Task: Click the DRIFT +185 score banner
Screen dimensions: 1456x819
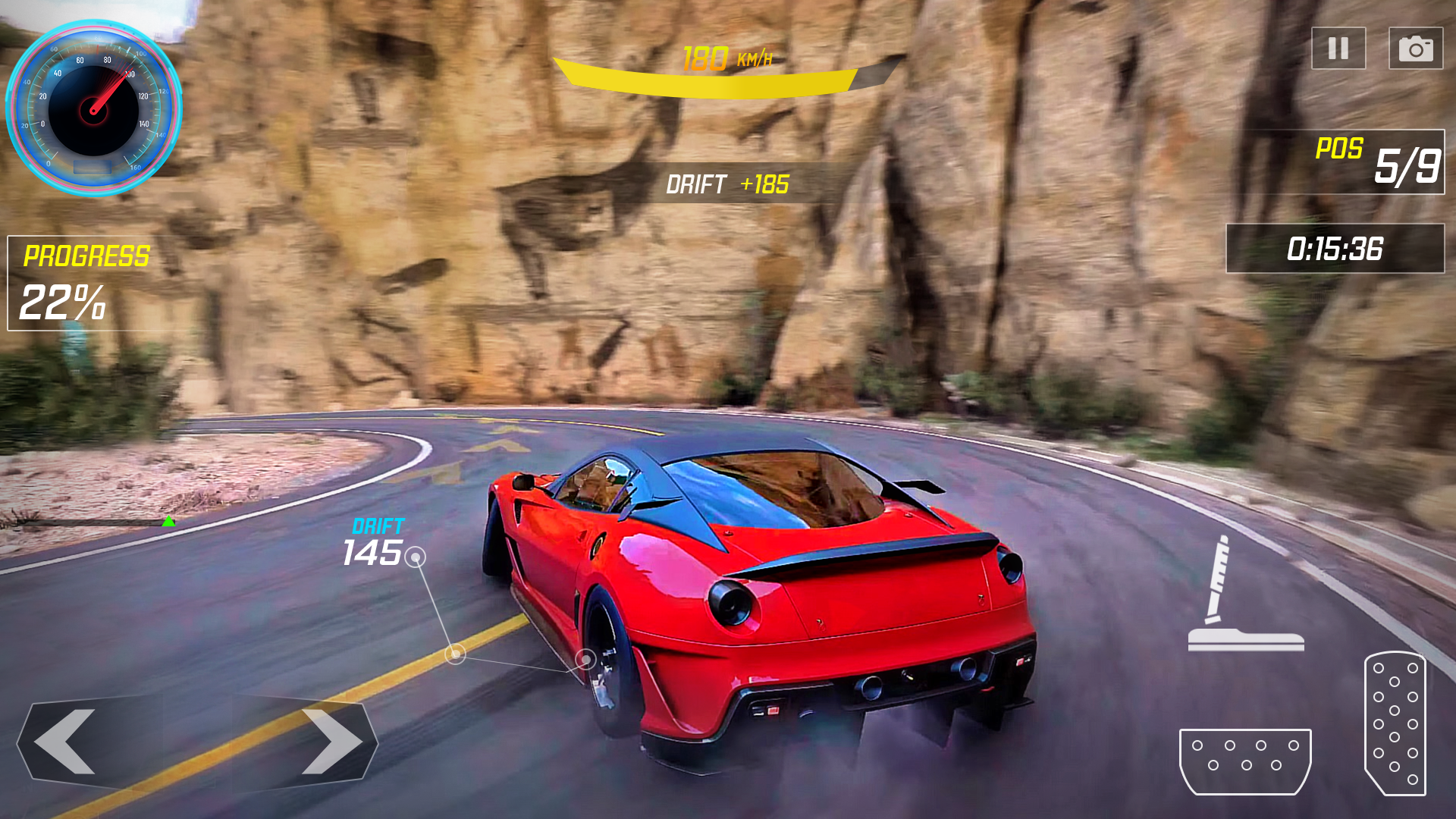Action: [x=729, y=182]
